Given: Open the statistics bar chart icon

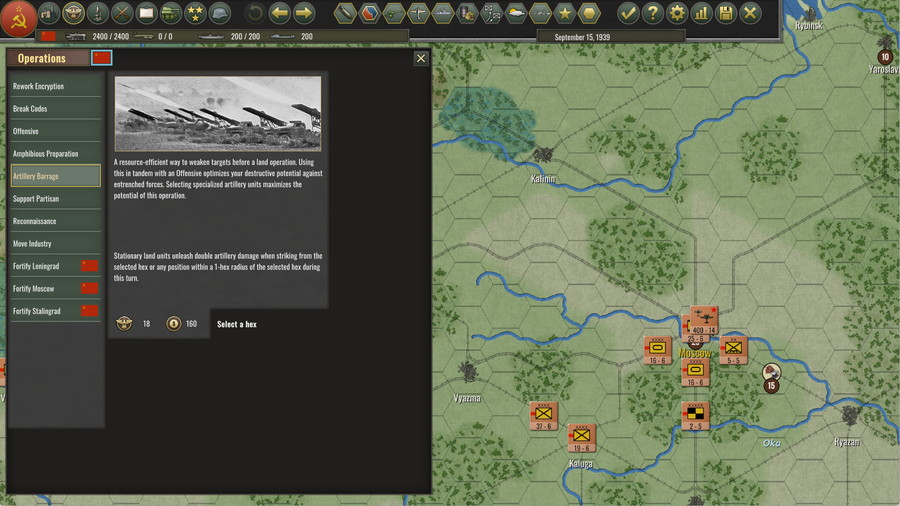Looking at the screenshot, I should 702,13.
